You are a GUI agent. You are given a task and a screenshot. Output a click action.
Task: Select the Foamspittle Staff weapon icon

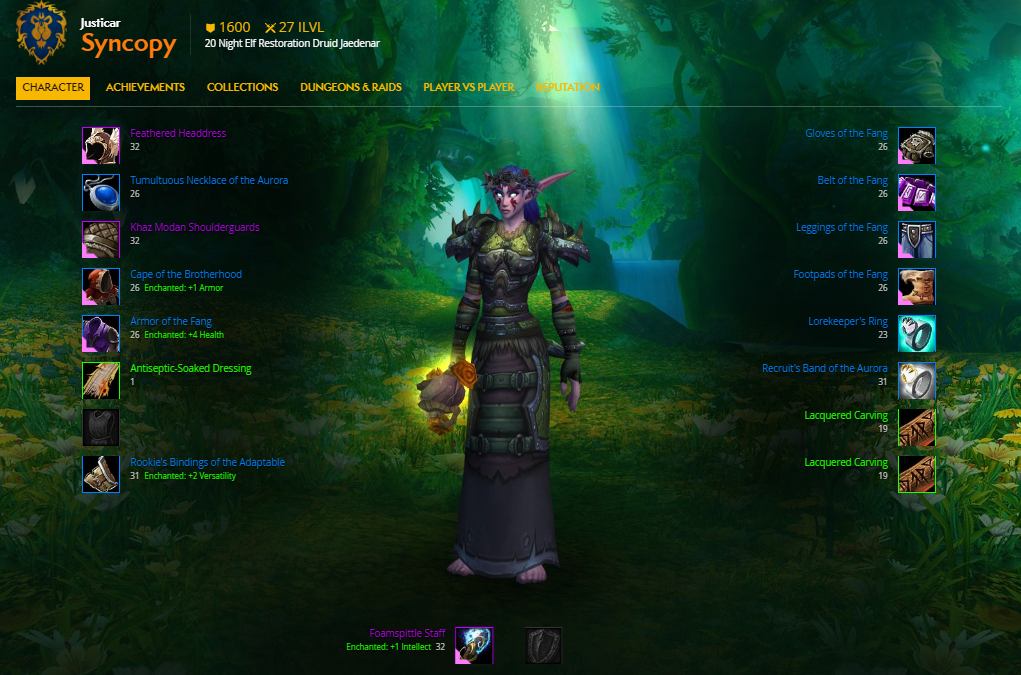[x=474, y=646]
